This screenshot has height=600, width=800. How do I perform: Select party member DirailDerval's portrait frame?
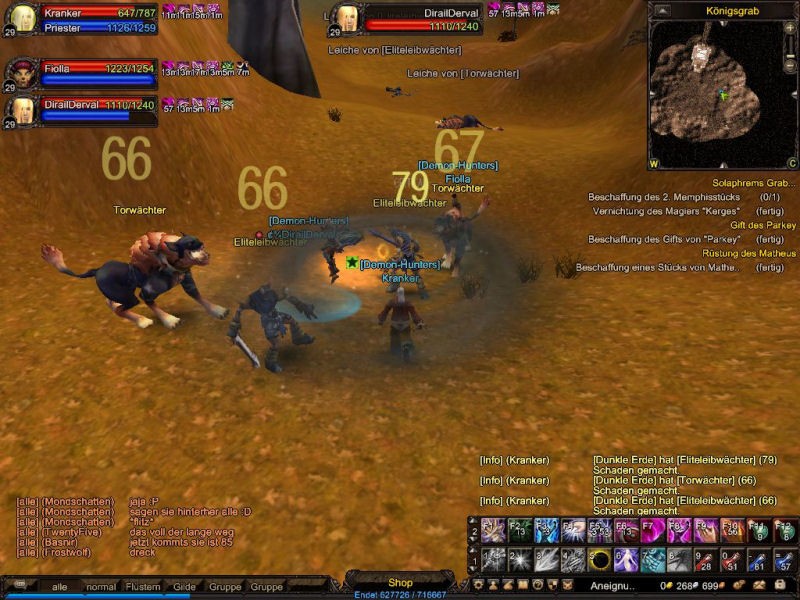[21, 109]
